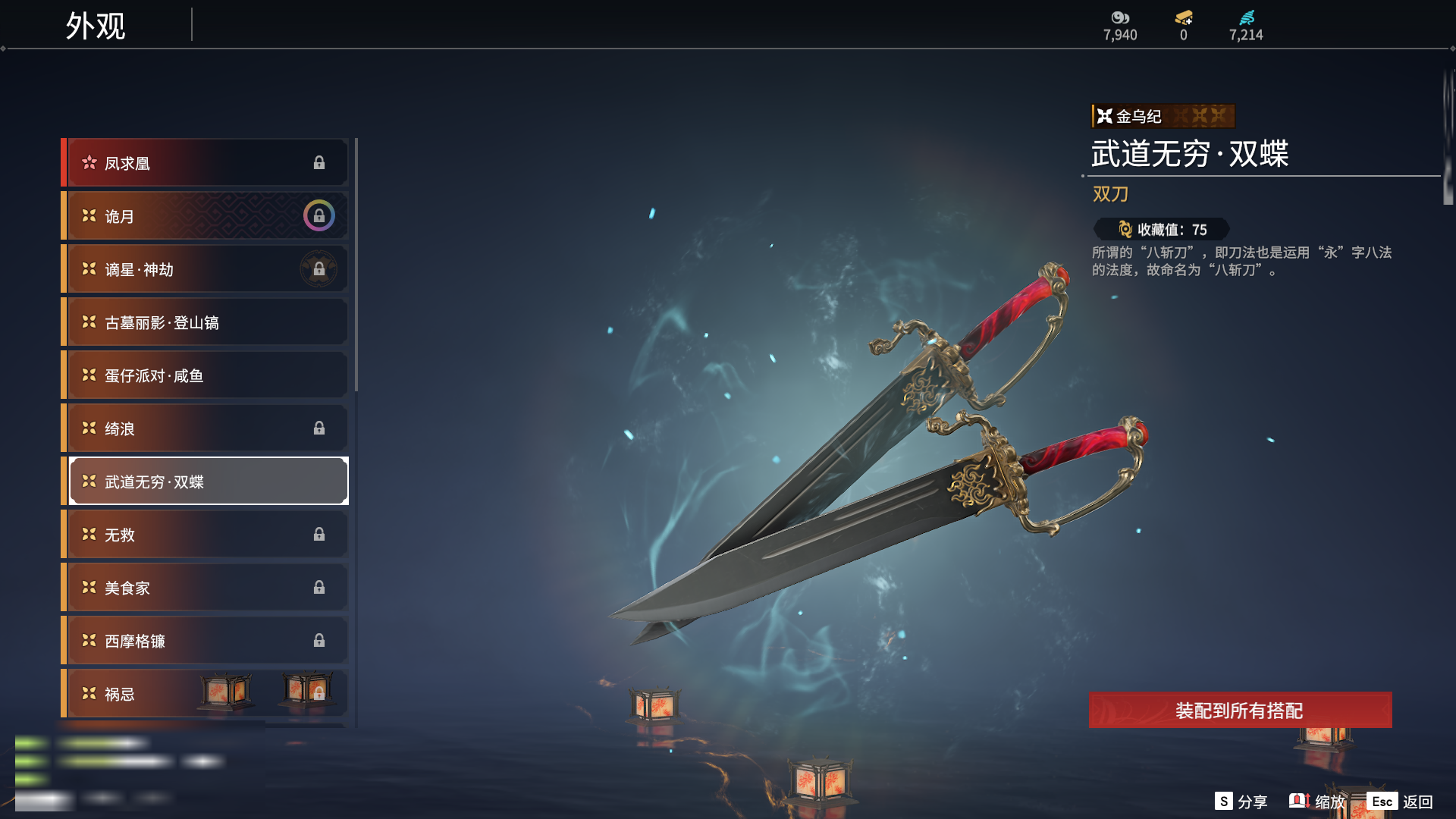Click the 分享 share button
1456x819 pixels.
point(1241,802)
